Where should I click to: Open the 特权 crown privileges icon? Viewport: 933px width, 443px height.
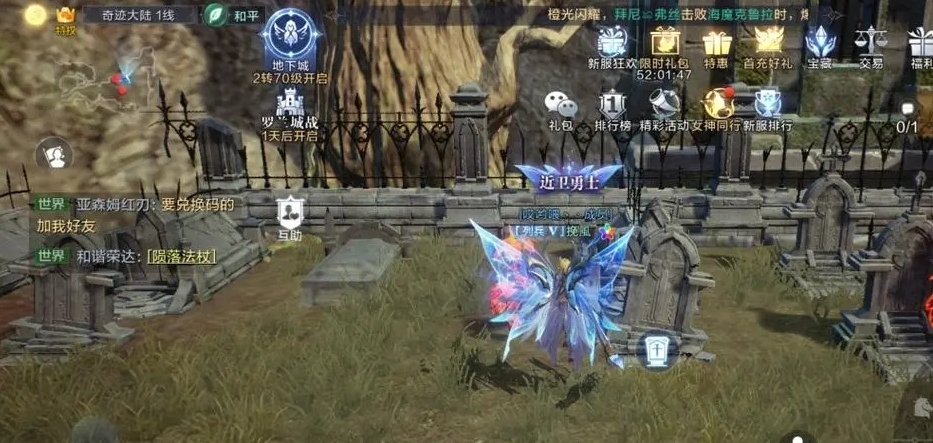coord(66,17)
